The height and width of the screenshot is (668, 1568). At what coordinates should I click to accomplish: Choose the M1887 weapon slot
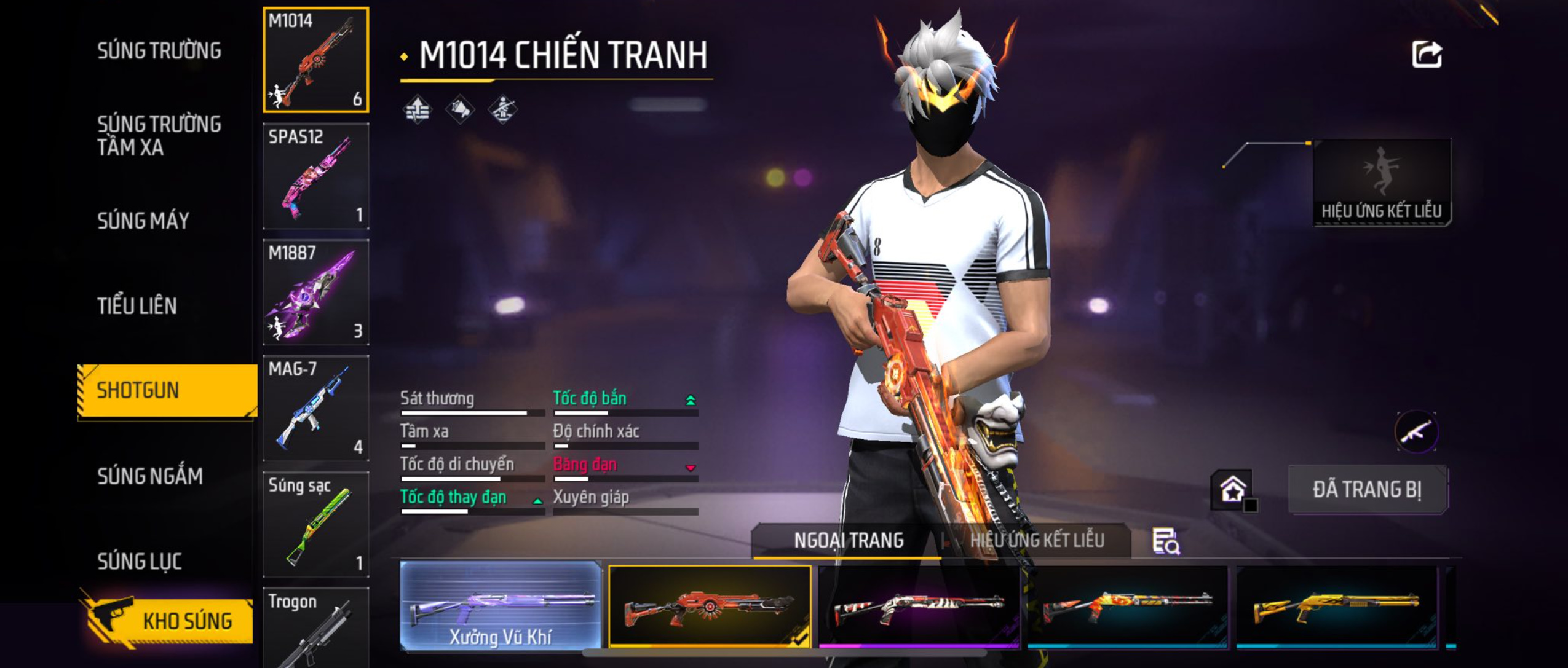[316, 292]
